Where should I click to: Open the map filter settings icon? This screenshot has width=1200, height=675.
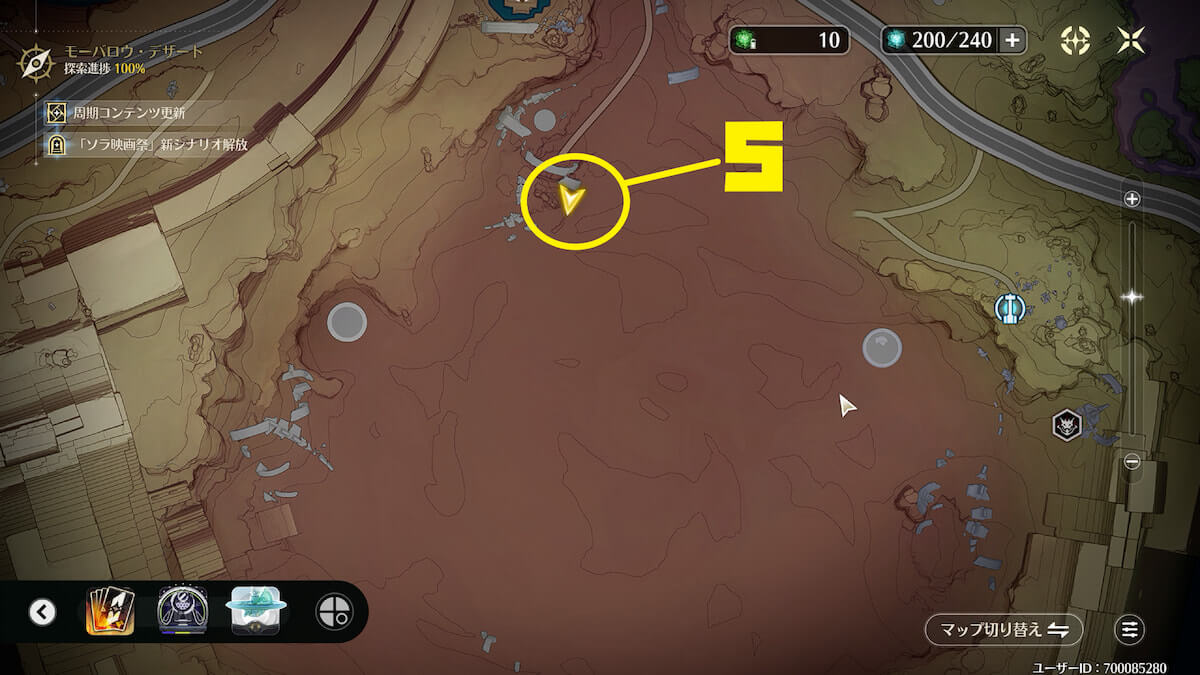pyautogui.click(x=1129, y=630)
